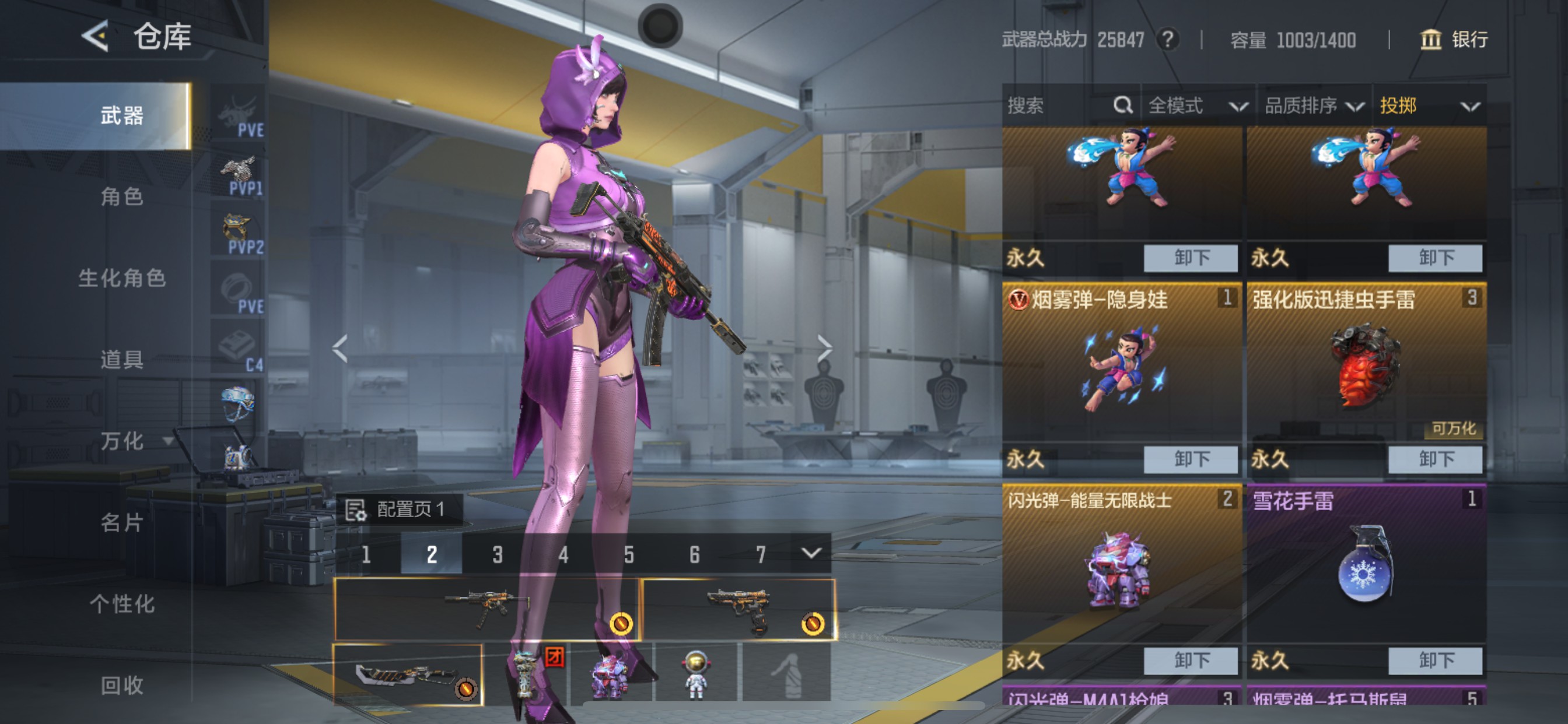The image size is (1568, 724).
Task: Unequip the 烟雾弹-隐身娃 smoke grenade
Action: (x=1190, y=459)
